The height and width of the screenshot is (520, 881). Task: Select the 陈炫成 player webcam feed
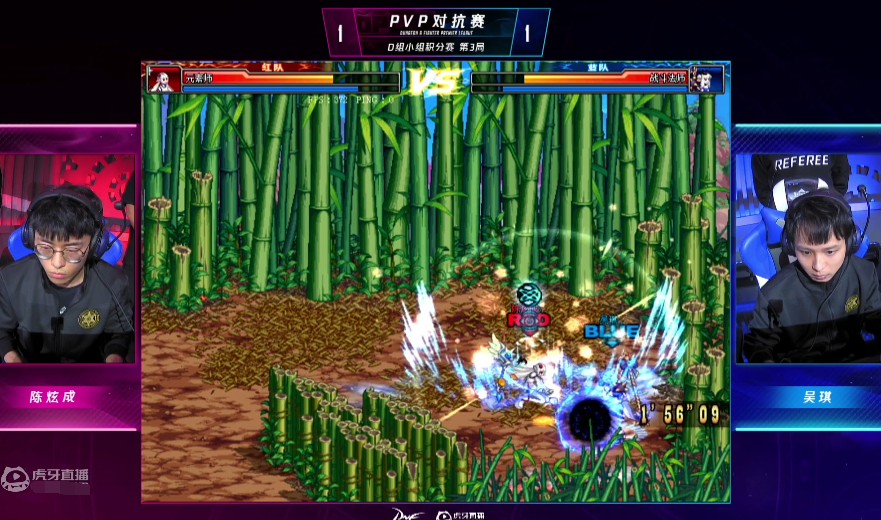click(67, 259)
